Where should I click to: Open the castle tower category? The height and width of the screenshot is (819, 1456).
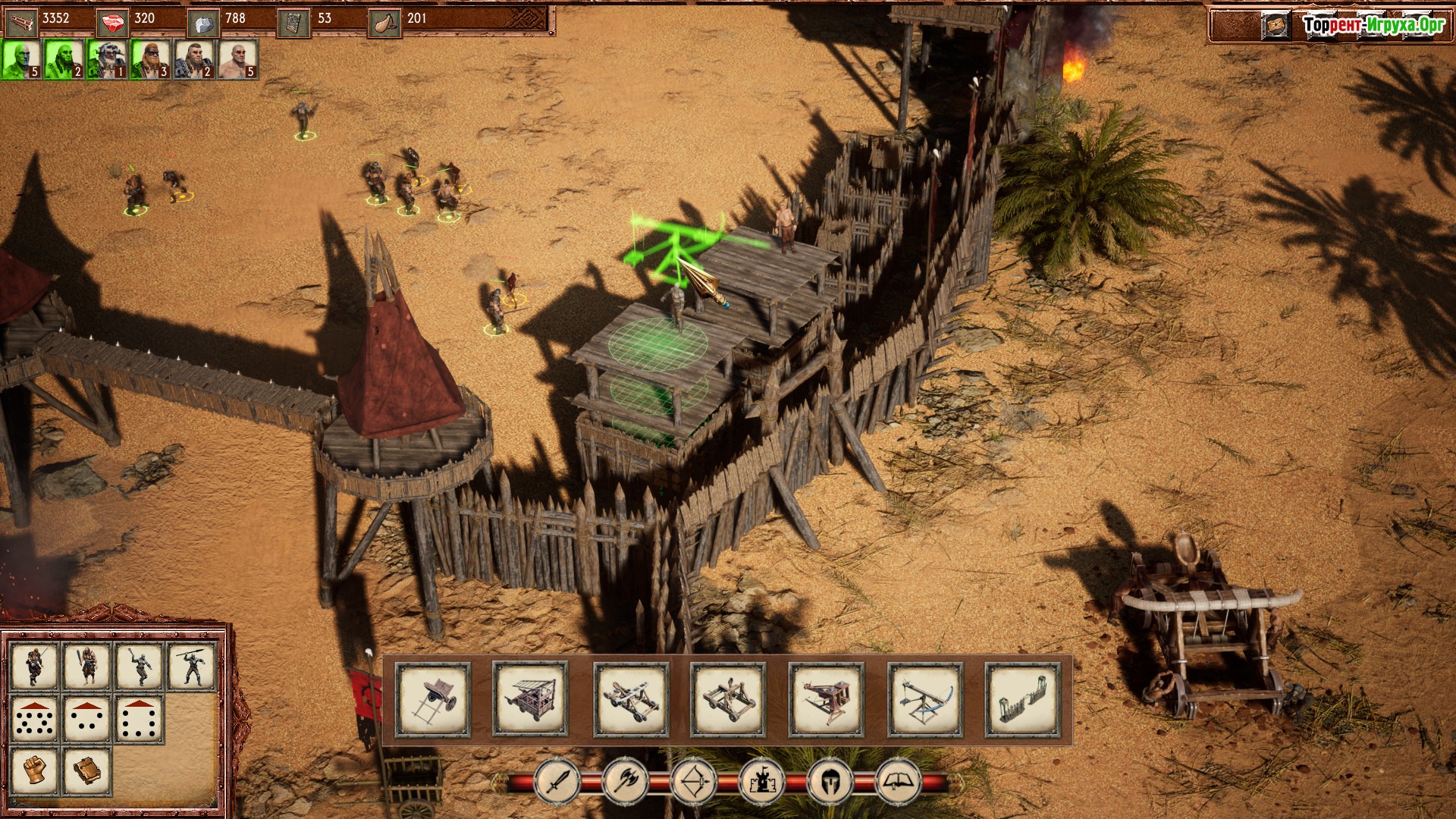[x=762, y=781]
